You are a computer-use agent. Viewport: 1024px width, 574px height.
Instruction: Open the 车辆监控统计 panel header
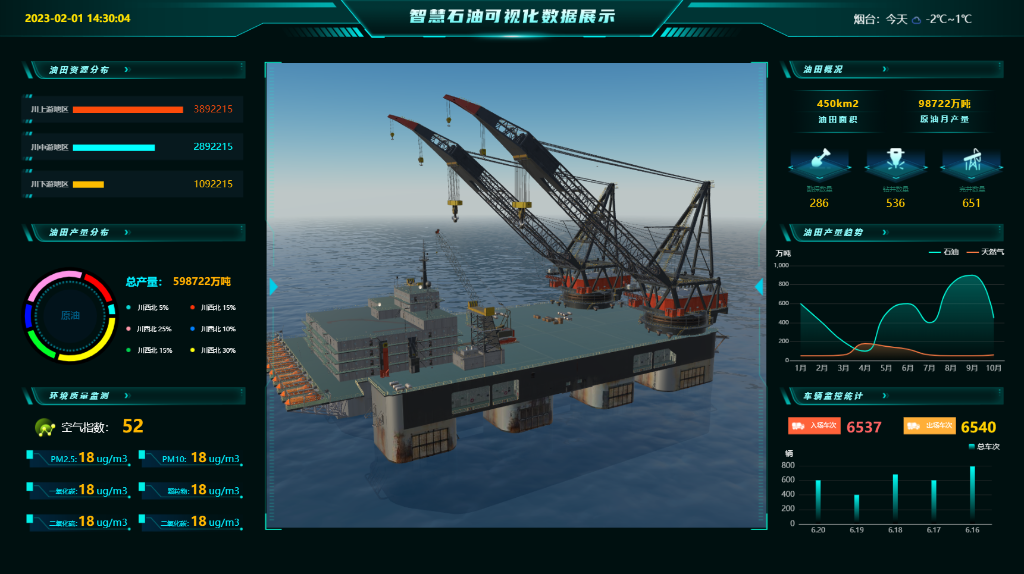(884, 395)
